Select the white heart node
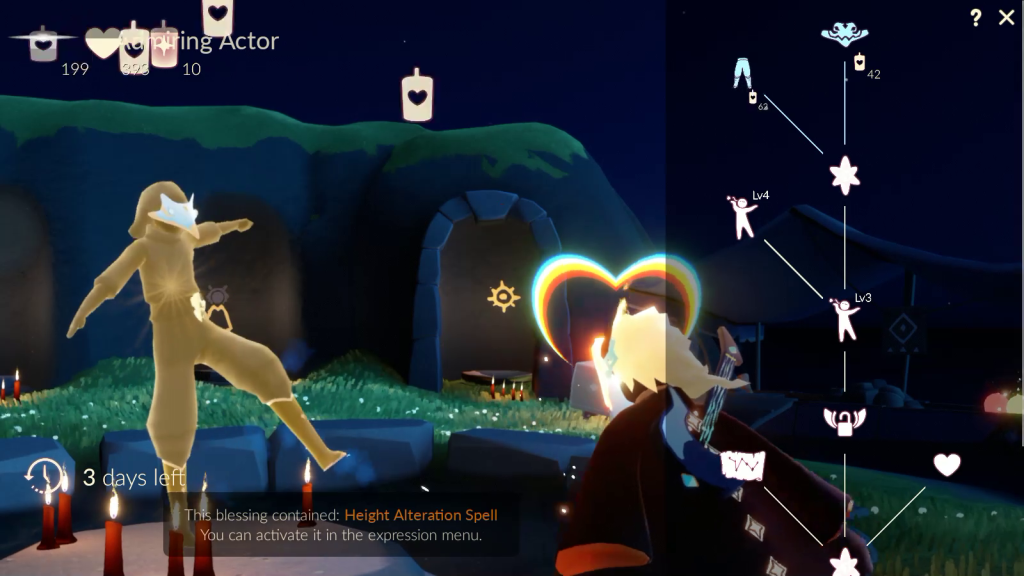Screen dimensions: 1024x576 [946, 465]
